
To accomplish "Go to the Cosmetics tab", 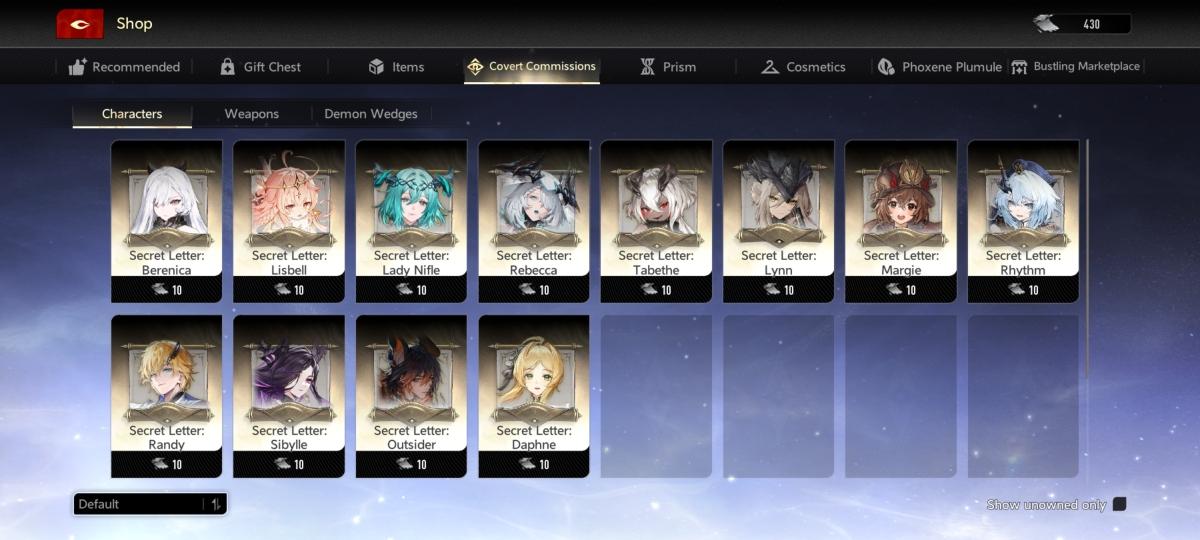I will [x=803, y=67].
